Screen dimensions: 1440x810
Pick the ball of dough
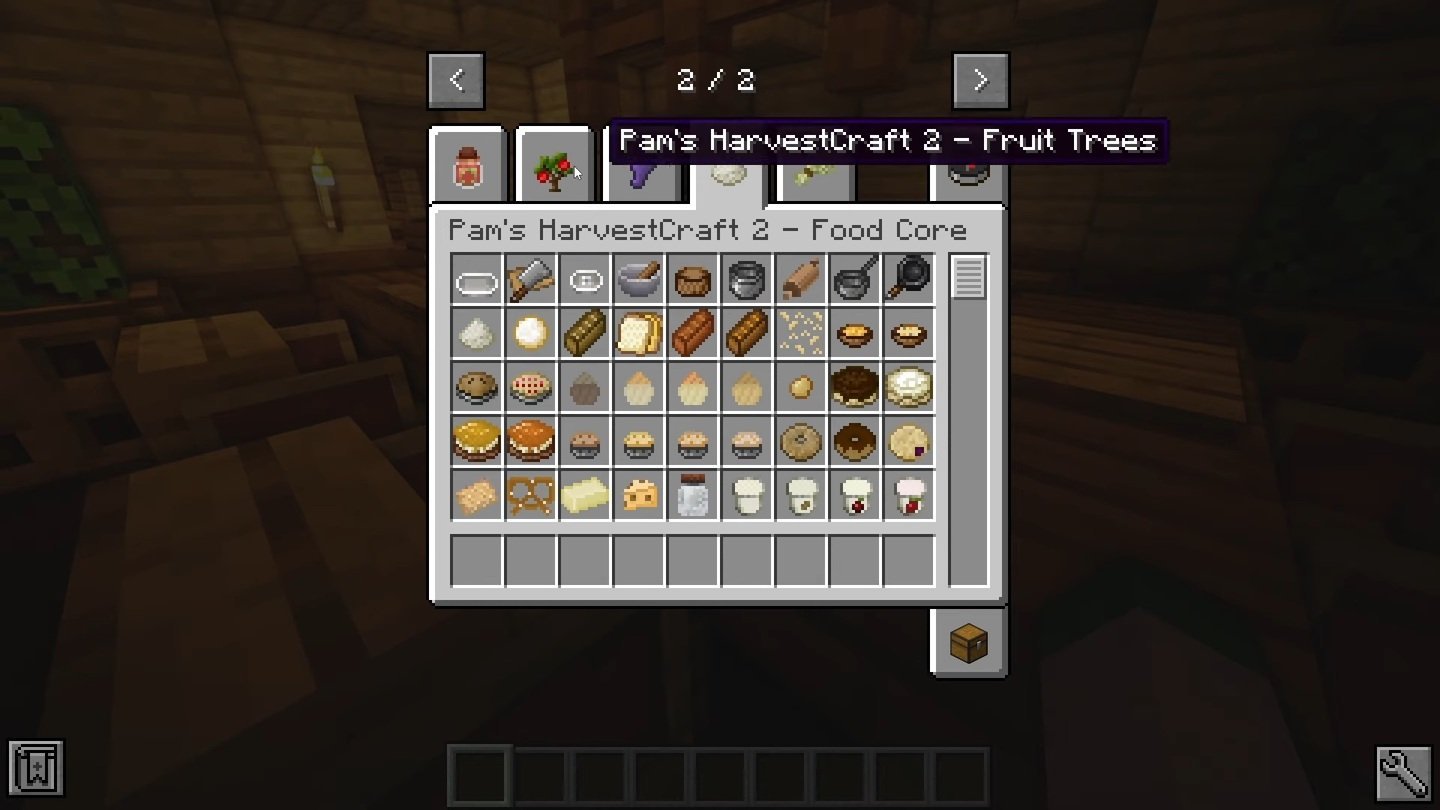coord(531,336)
